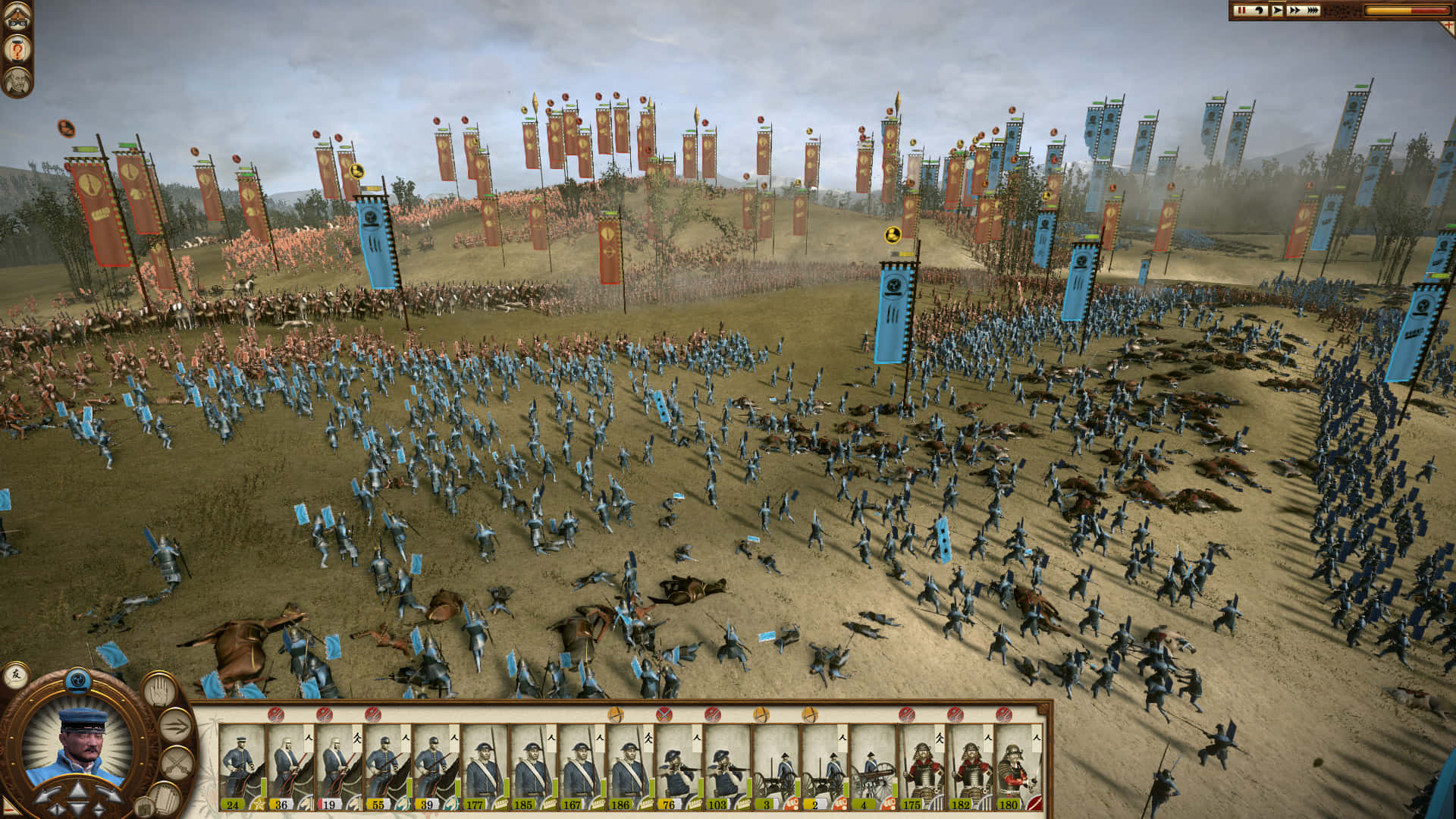
Task: Open the lantern question mark help button
Action: tap(17, 50)
